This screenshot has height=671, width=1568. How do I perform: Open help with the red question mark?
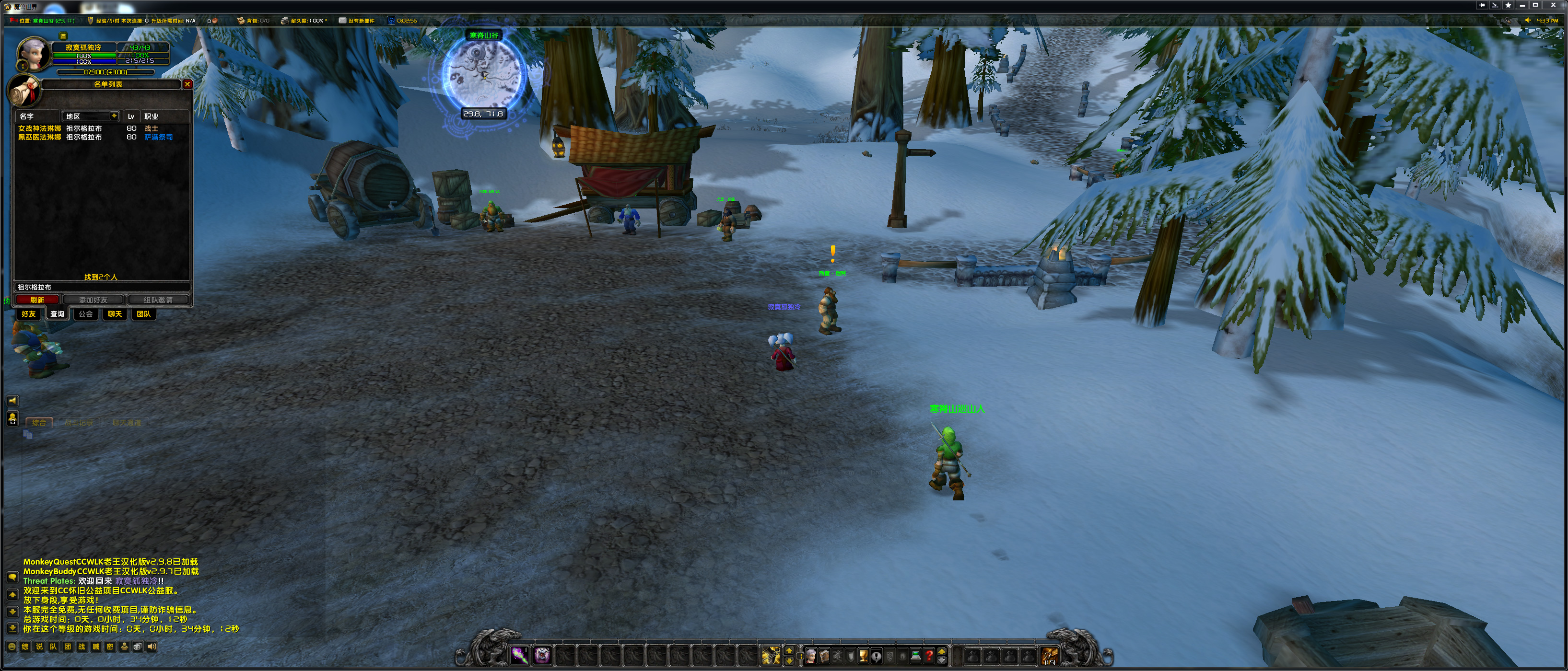929,656
